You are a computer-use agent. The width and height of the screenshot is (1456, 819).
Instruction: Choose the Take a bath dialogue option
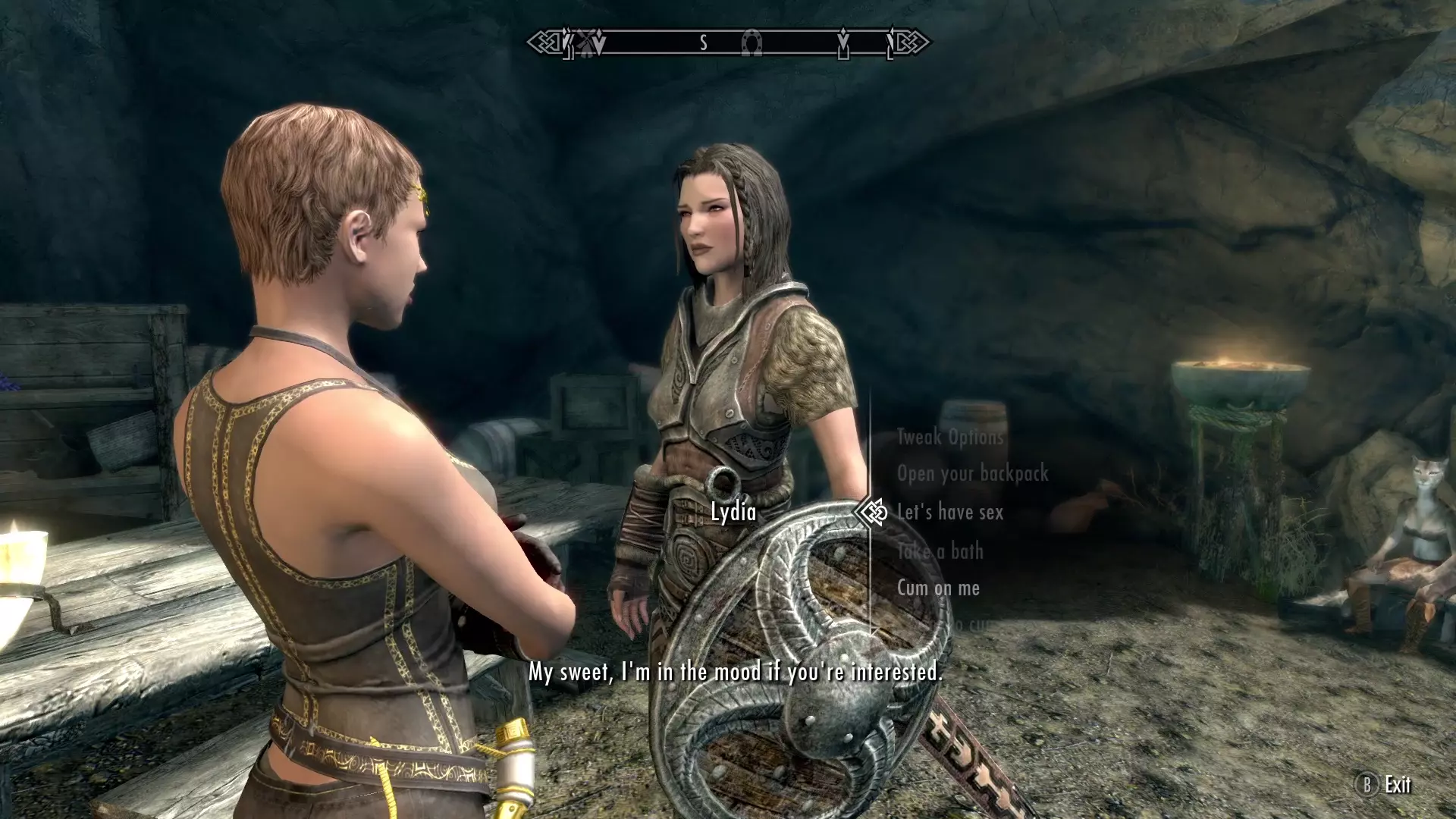pos(940,551)
